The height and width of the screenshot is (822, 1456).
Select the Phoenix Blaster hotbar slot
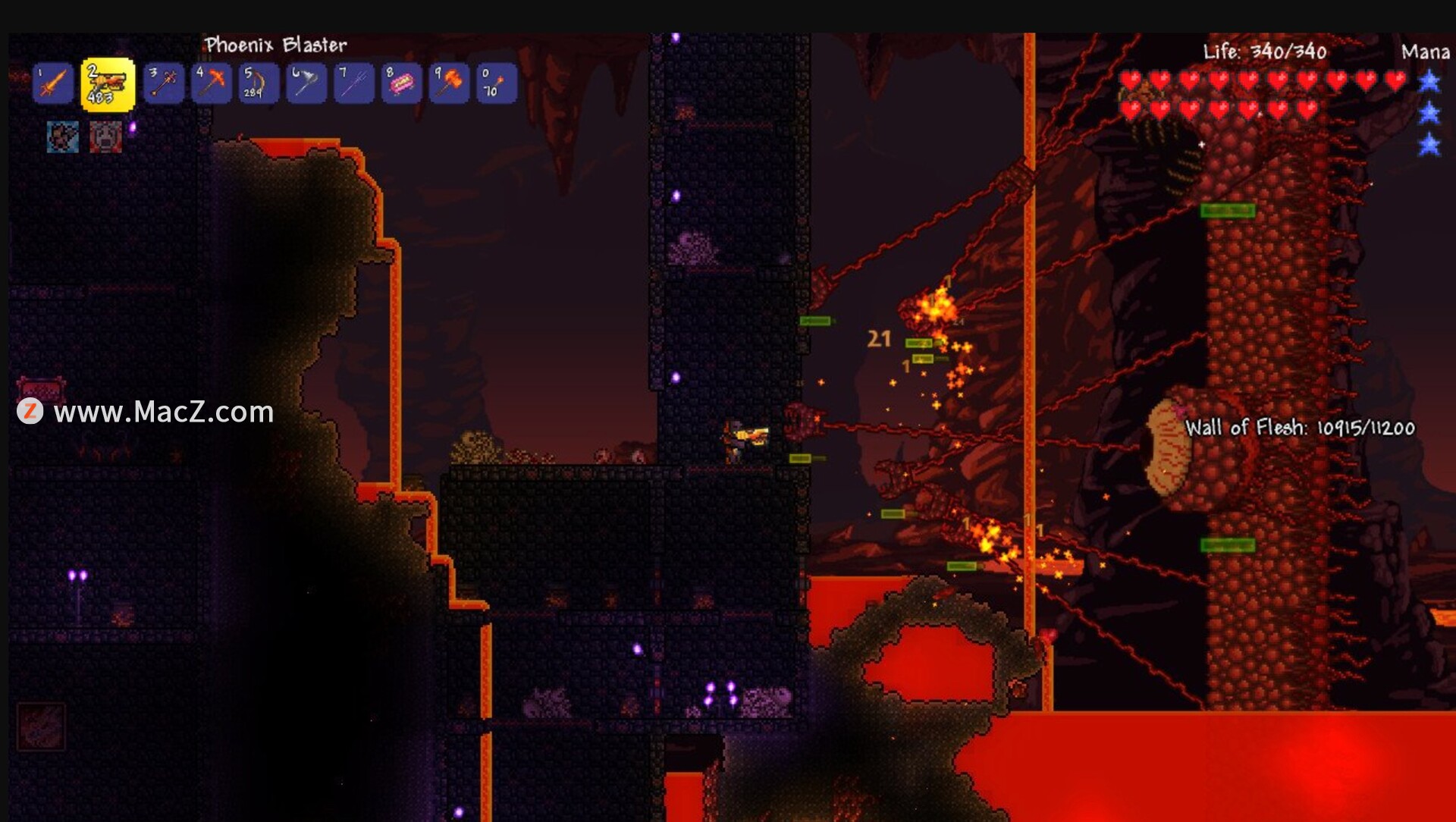click(x=108, y=84)
